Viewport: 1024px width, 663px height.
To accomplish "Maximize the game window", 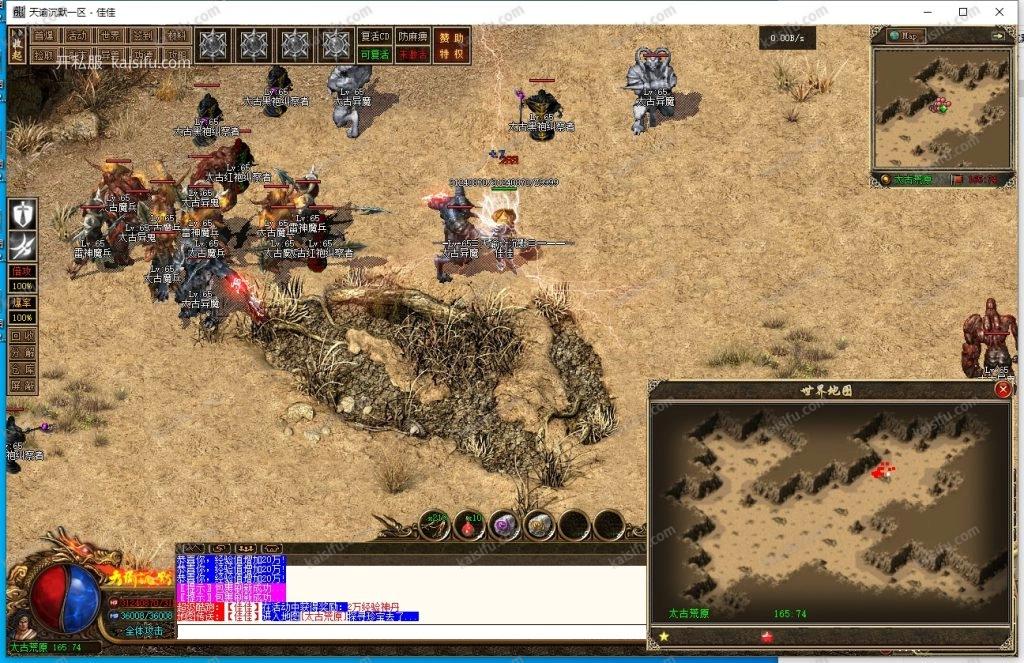I will click(962, 11).
